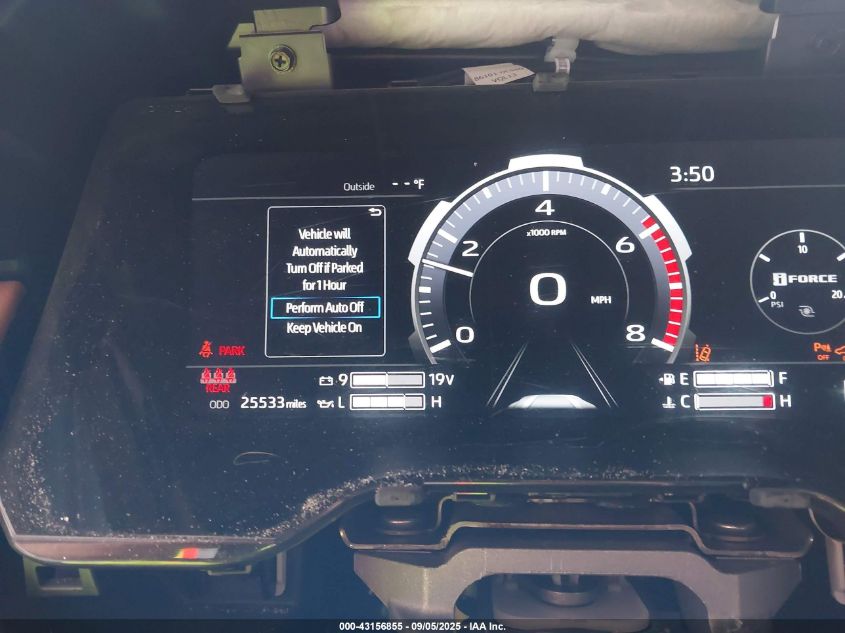Screen dimensions: 845x633
Task: Click the back arrow in the popup
Action: point(375,213)
